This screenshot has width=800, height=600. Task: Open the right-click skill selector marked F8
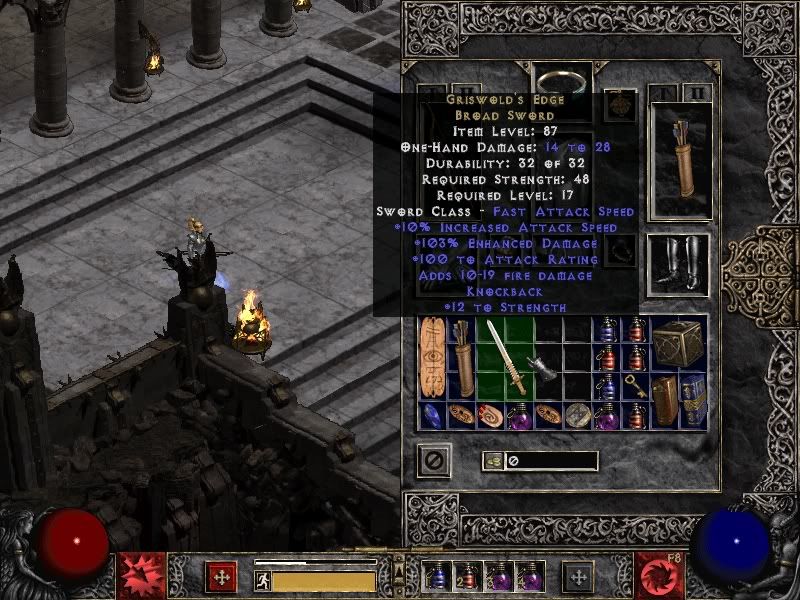pyautogui.click(x=658, y=576)
